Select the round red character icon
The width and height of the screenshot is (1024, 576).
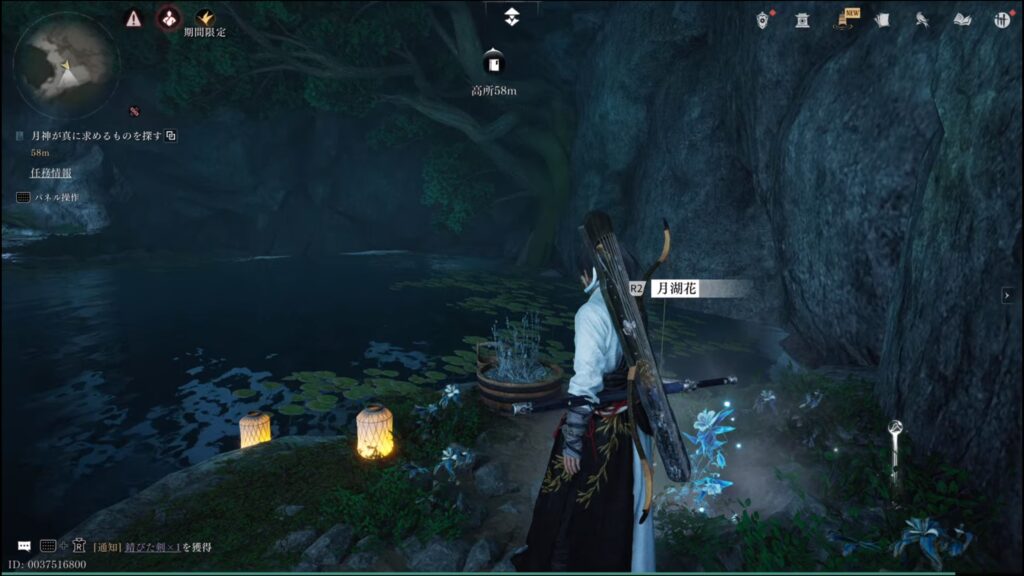169,18
